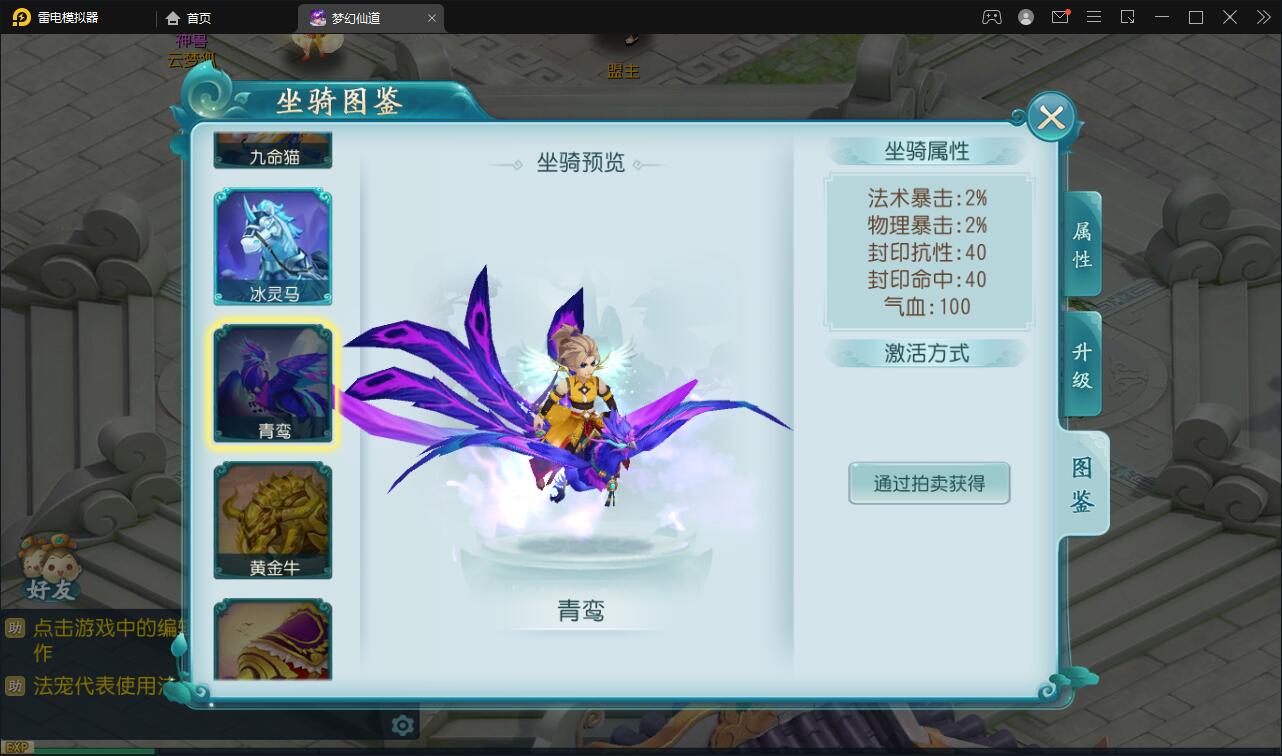Click the 通过拍卖获得 button
1282x756 pixels.
coord(928,482)
